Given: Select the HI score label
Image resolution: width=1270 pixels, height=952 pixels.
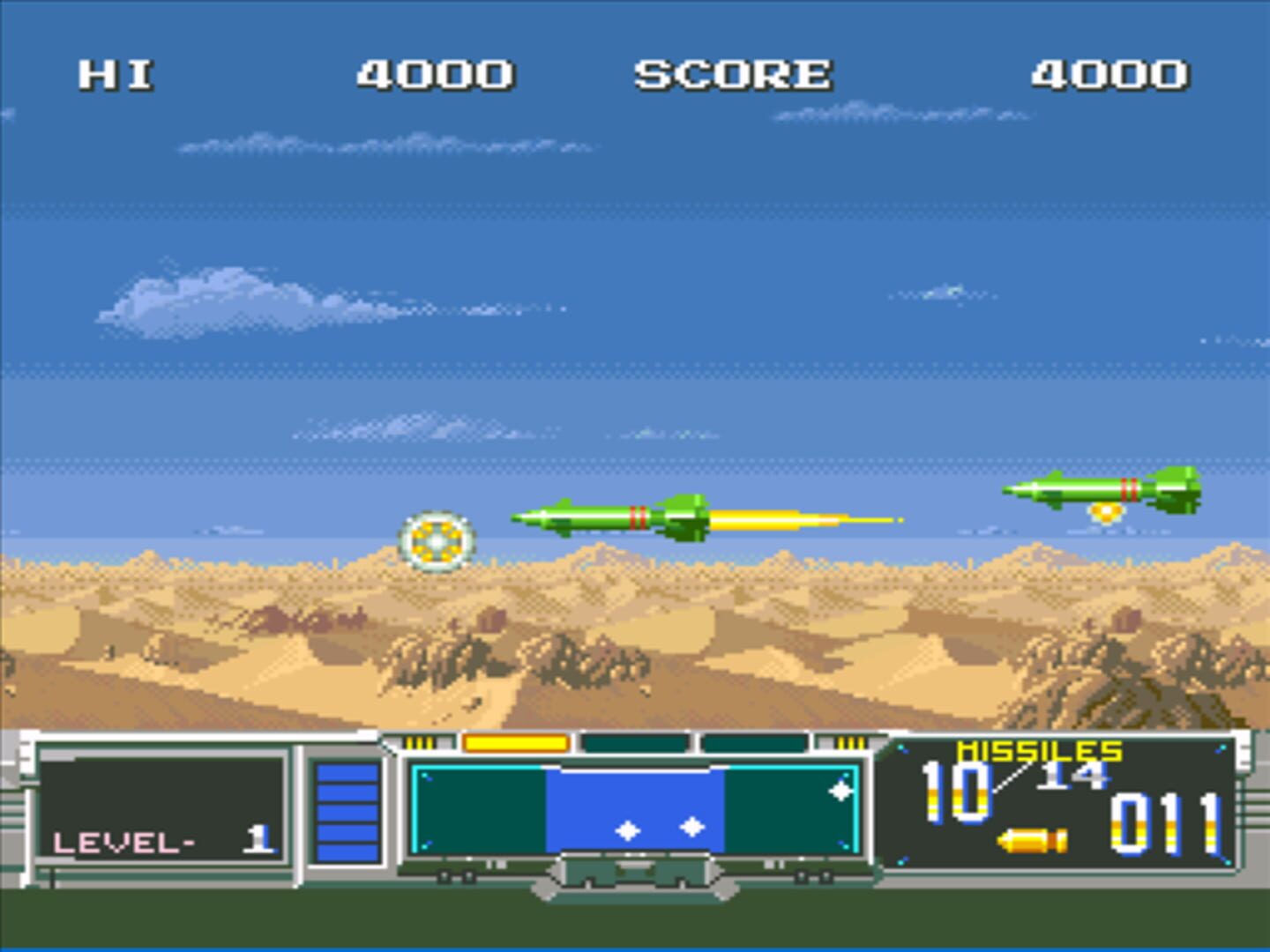Looking at the screenshot, I should pos(115,75).
